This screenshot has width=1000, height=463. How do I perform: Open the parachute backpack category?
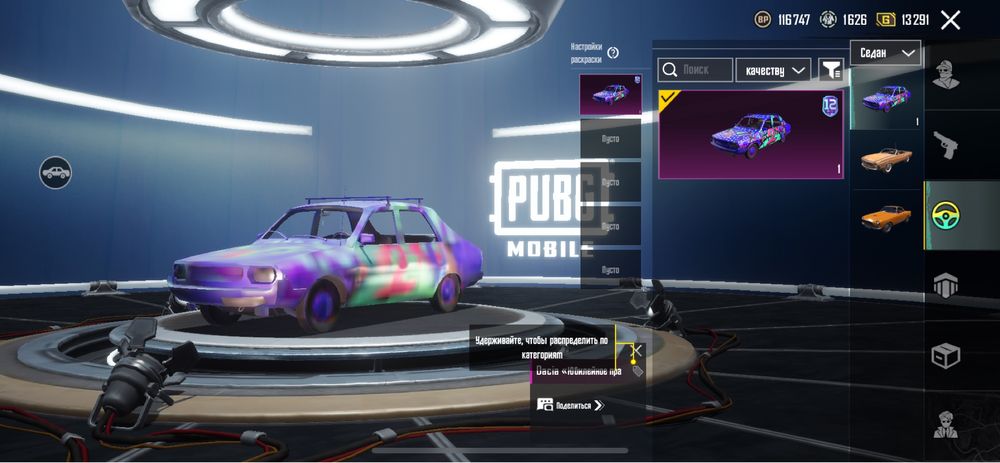[946, 285]
